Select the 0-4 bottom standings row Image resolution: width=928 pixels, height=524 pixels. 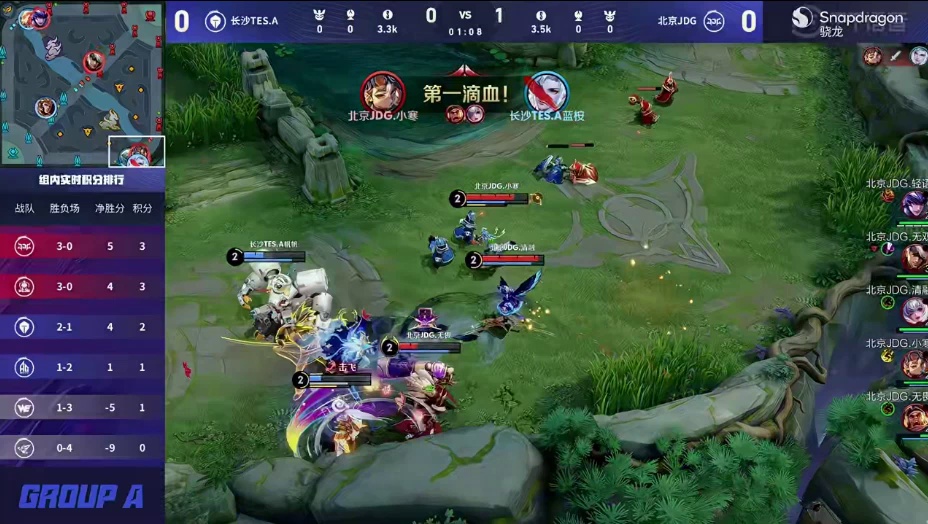[x=82, y=448]
